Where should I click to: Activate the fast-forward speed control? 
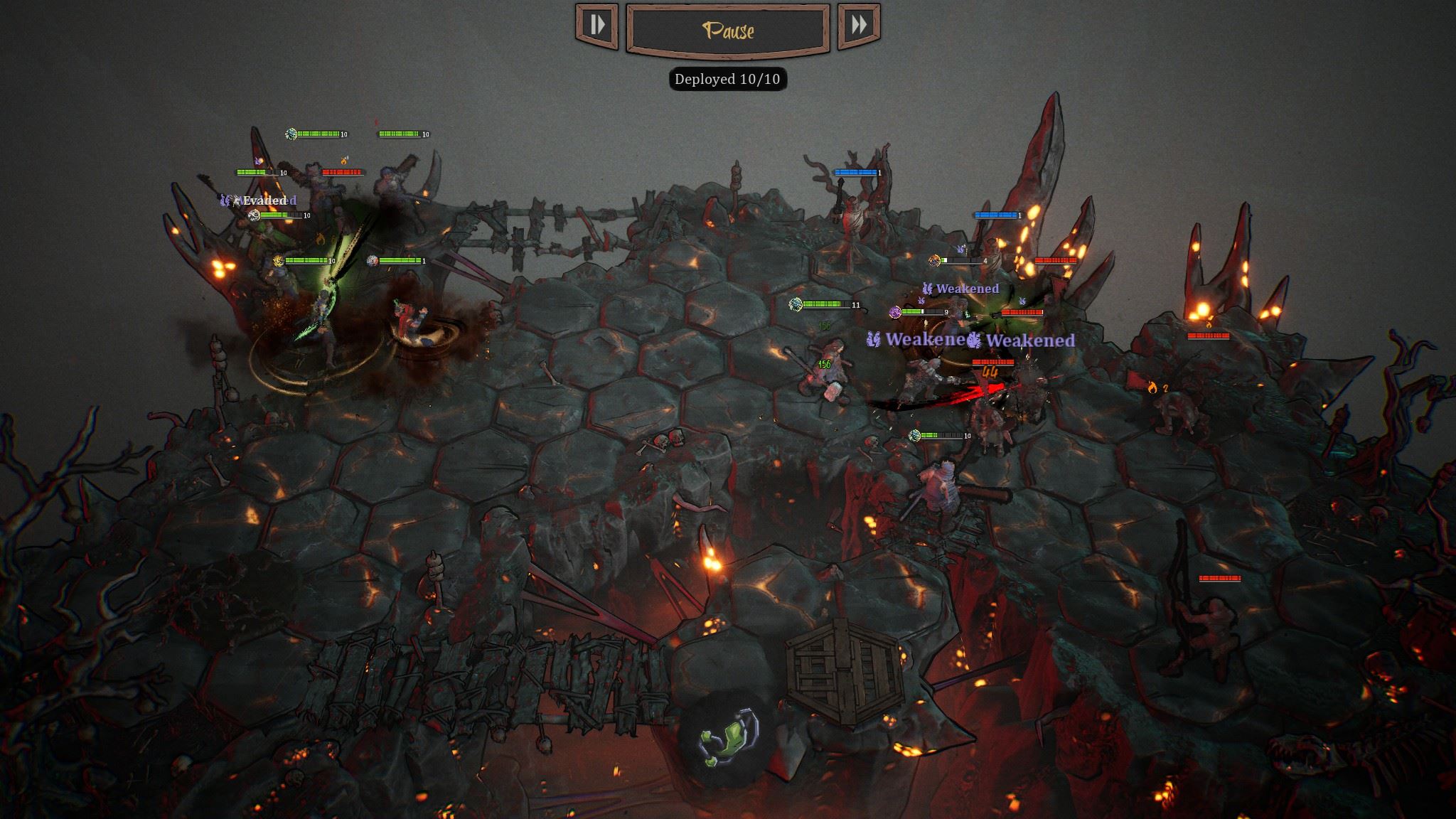coord(859,26)
